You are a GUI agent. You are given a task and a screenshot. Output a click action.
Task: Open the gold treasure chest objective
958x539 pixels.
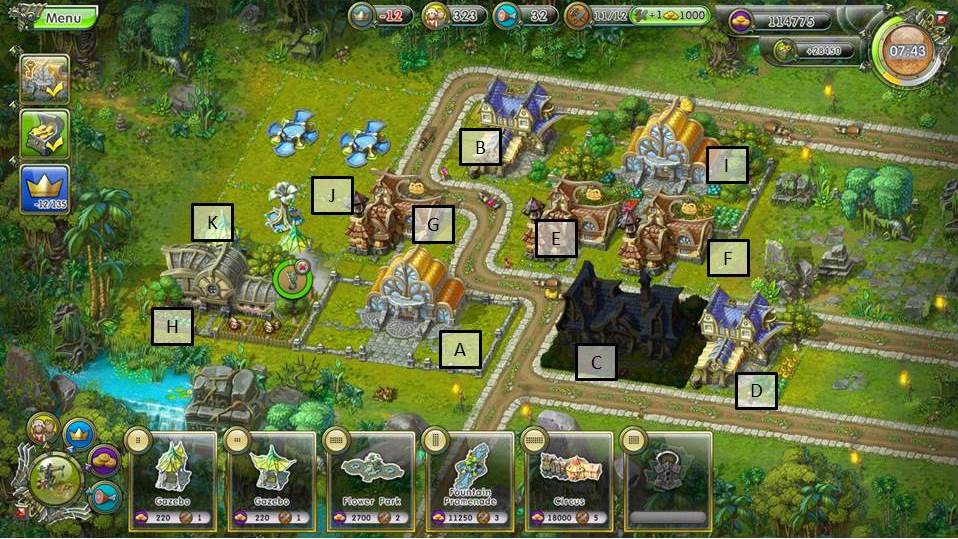pyautogui.click(x=44, y=135)
